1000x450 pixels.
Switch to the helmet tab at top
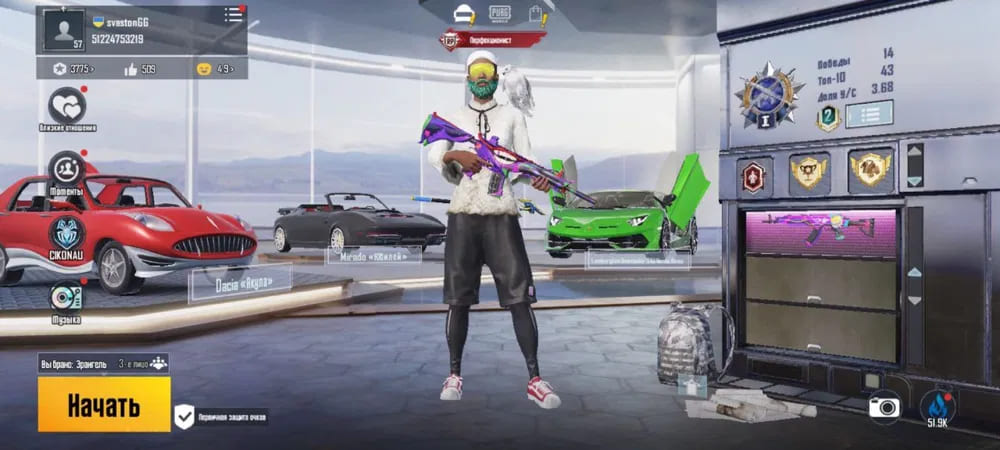464,14
